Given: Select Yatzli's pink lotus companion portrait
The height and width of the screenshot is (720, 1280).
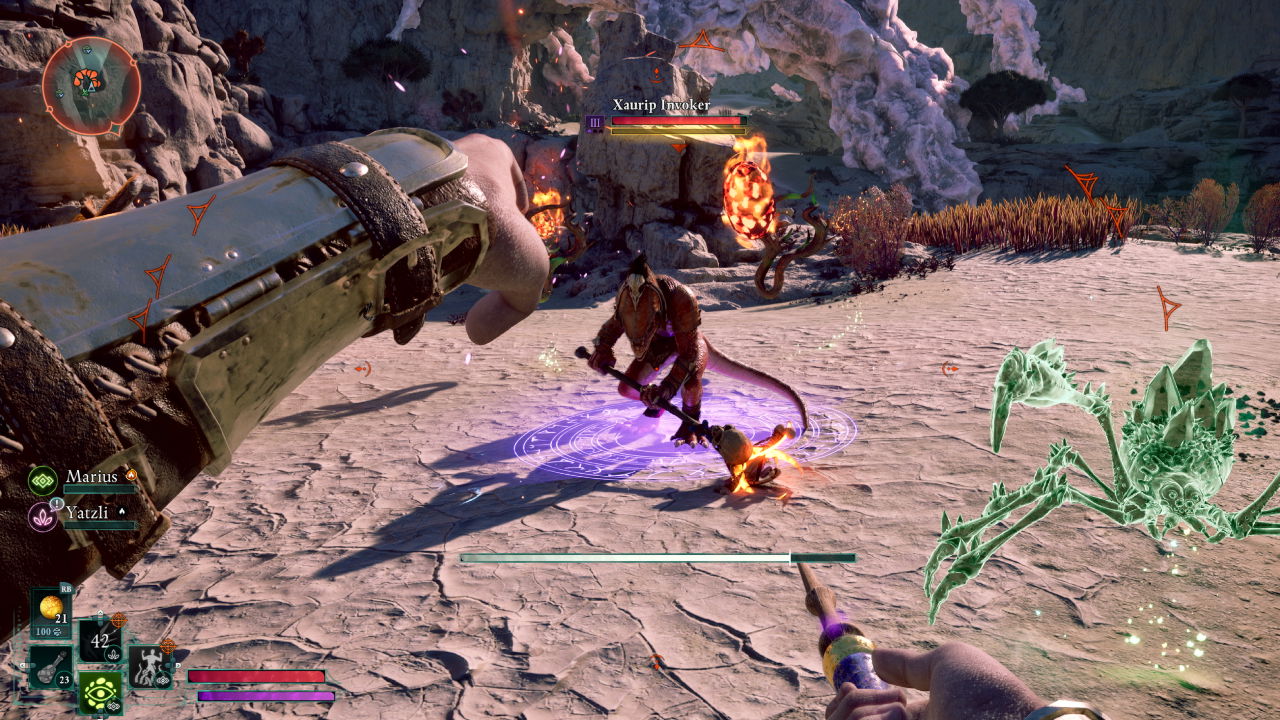Looking at the screenshot, I should (x=43, y=516).
